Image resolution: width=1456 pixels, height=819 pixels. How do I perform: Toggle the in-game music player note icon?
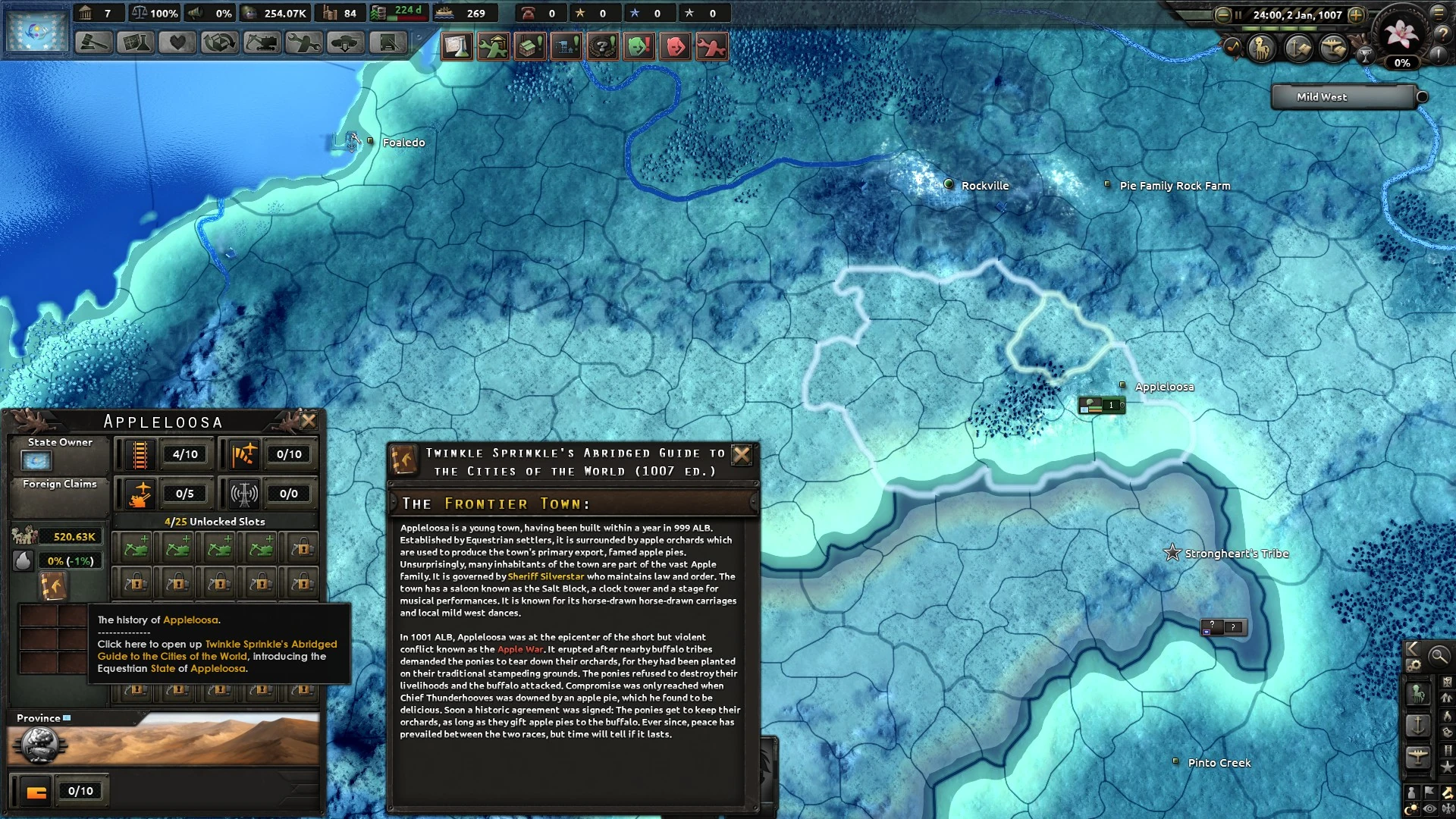click(1234, 48)
